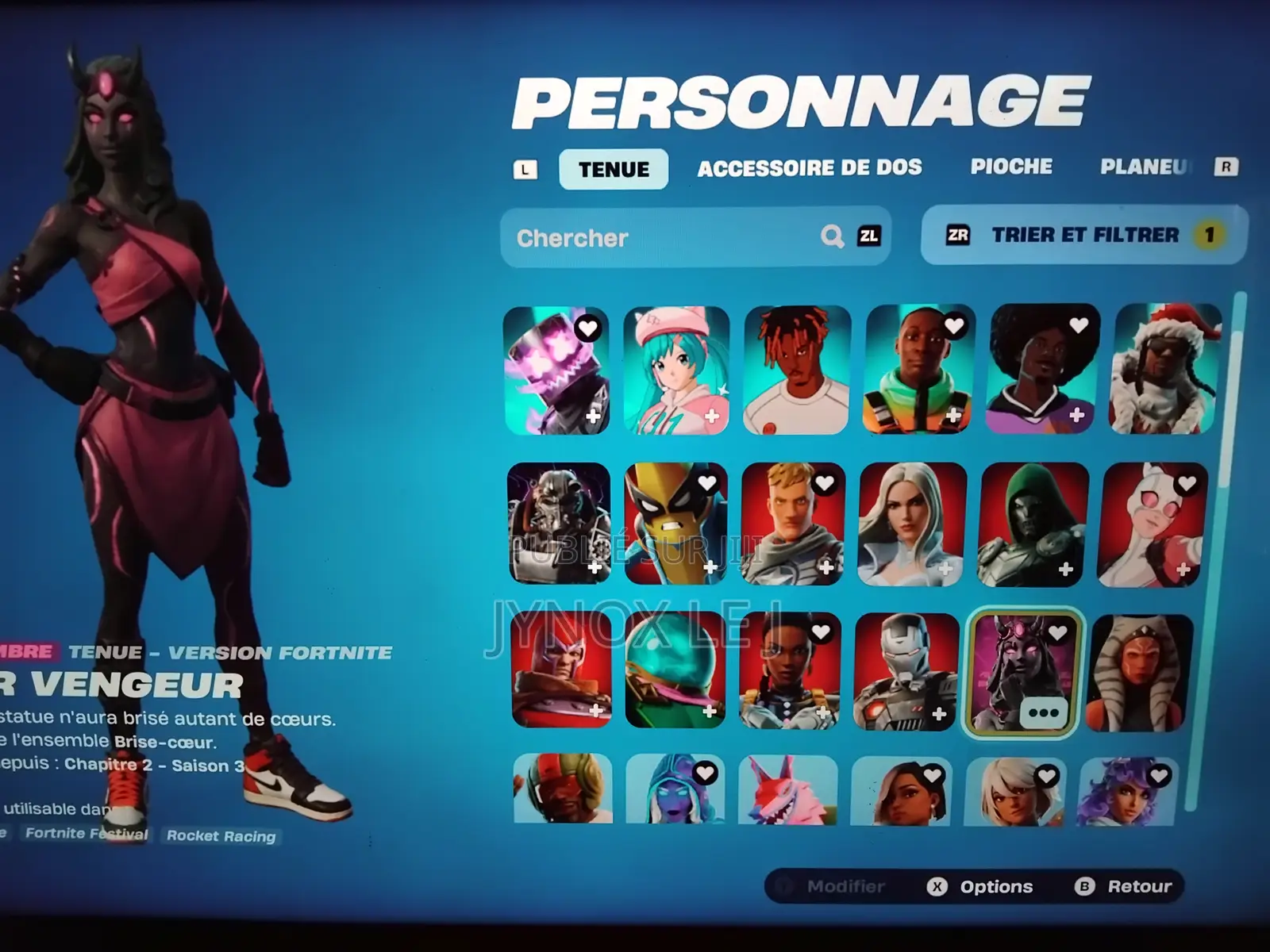
Task: Toggle the heart on the Wolverine outfit
Action: tap(706, 482)
